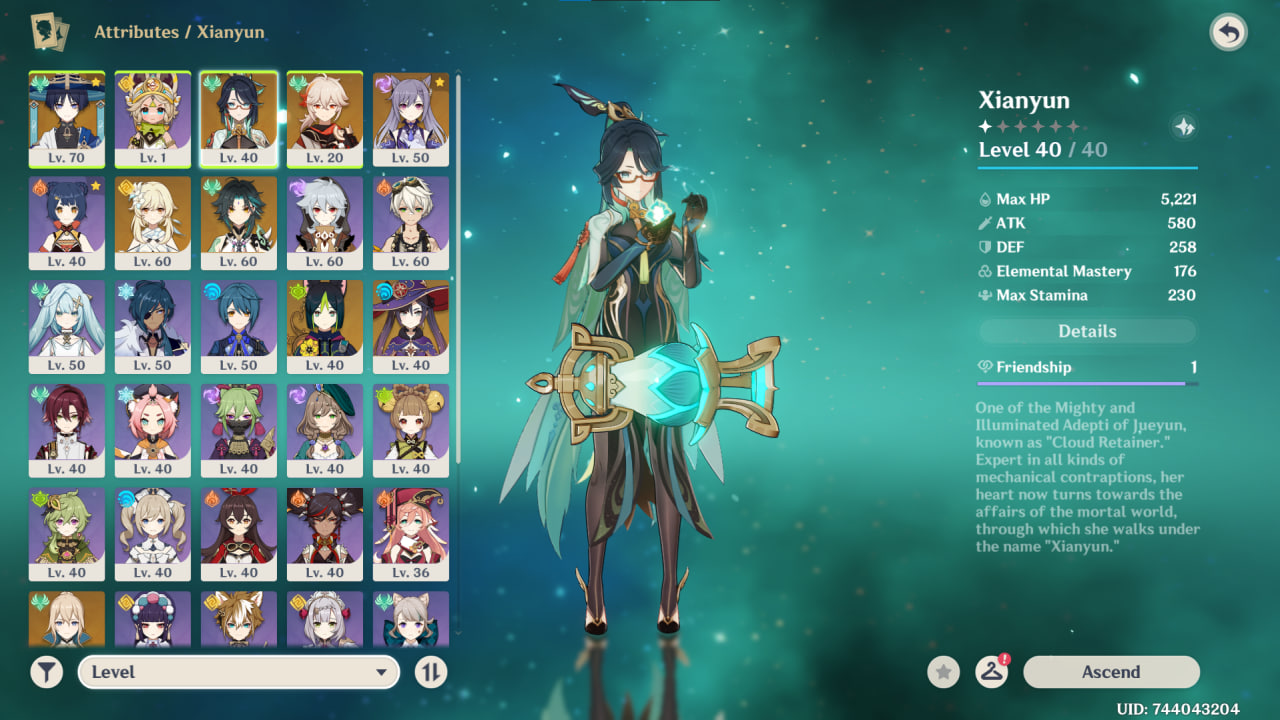Select Kaeya's eyepatch portrait

tap(153, 326)
